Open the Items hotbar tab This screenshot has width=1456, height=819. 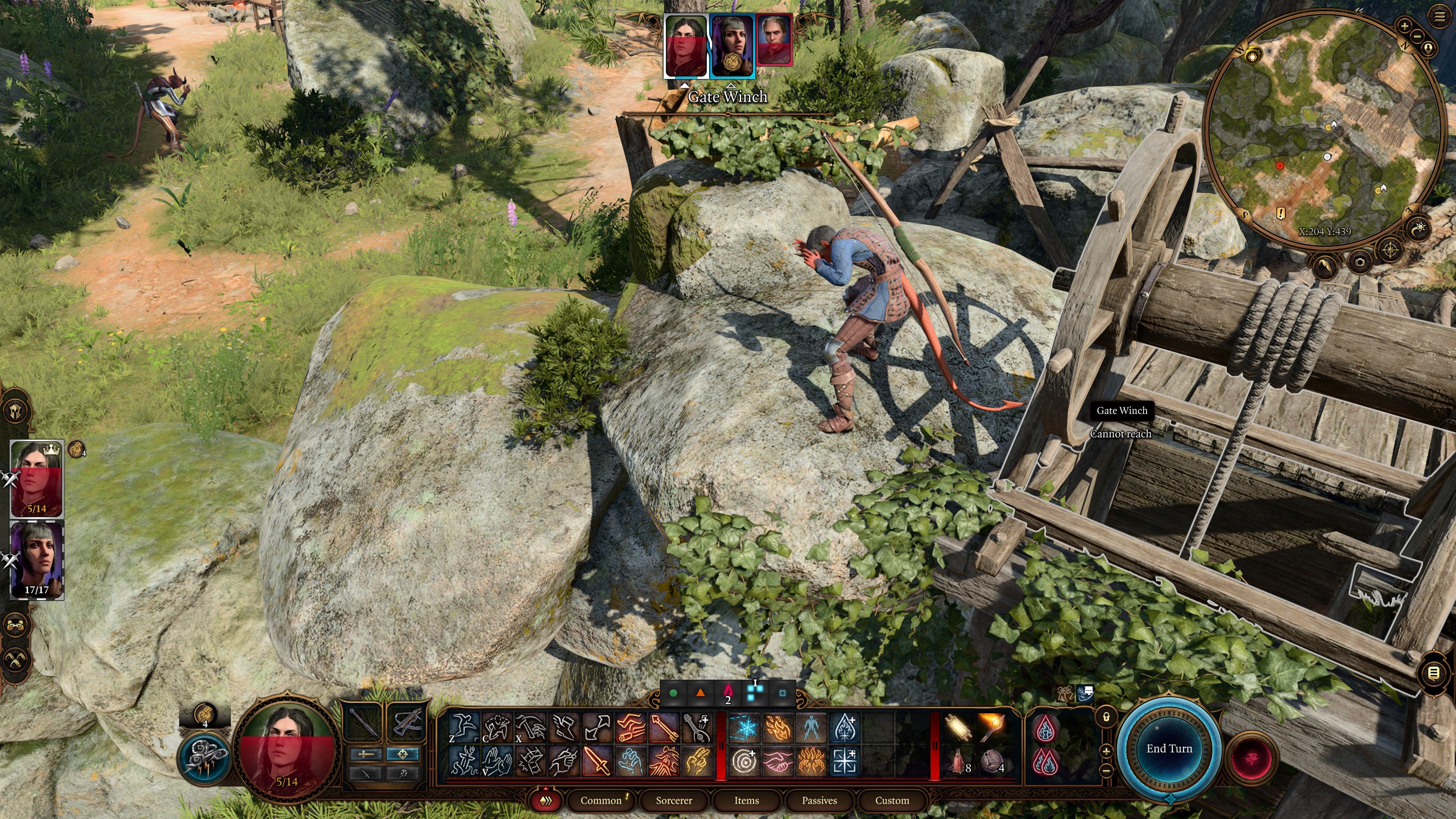coord(746,801)
